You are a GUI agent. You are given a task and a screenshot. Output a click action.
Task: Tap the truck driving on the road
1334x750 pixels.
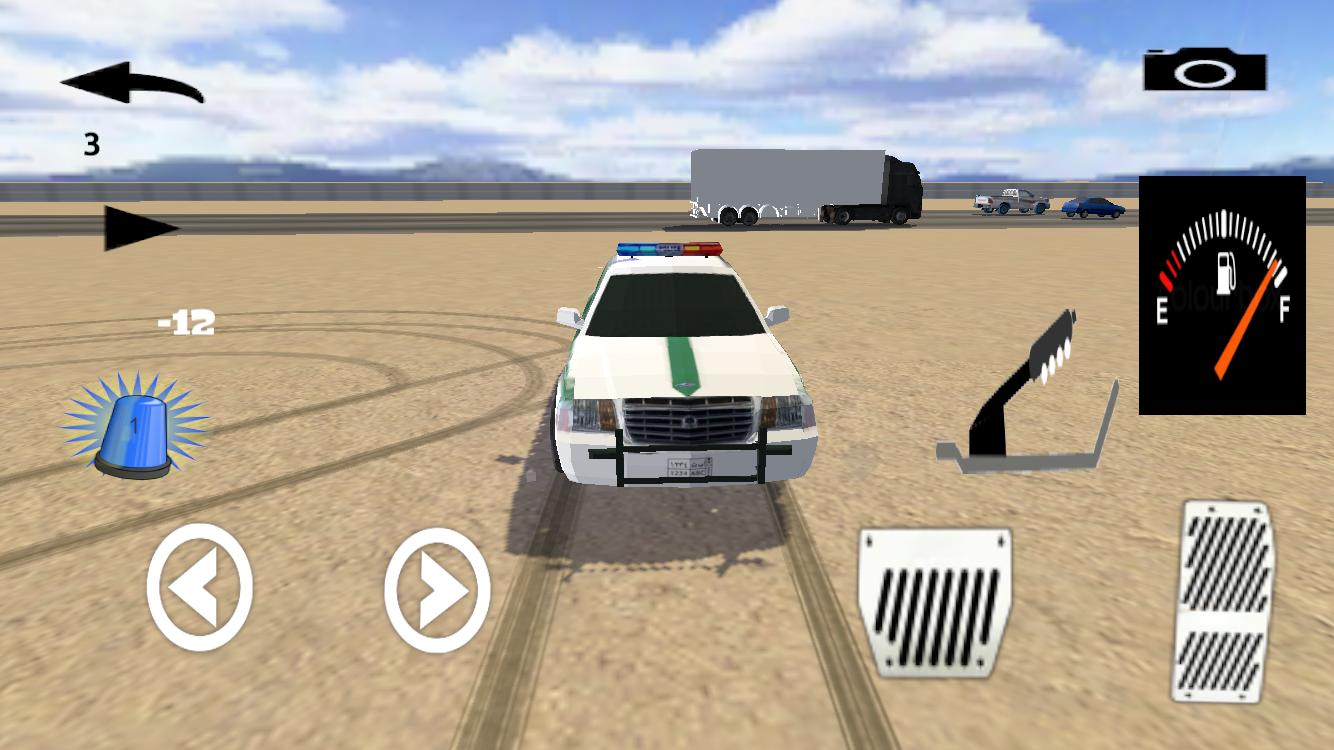point(800,190)
